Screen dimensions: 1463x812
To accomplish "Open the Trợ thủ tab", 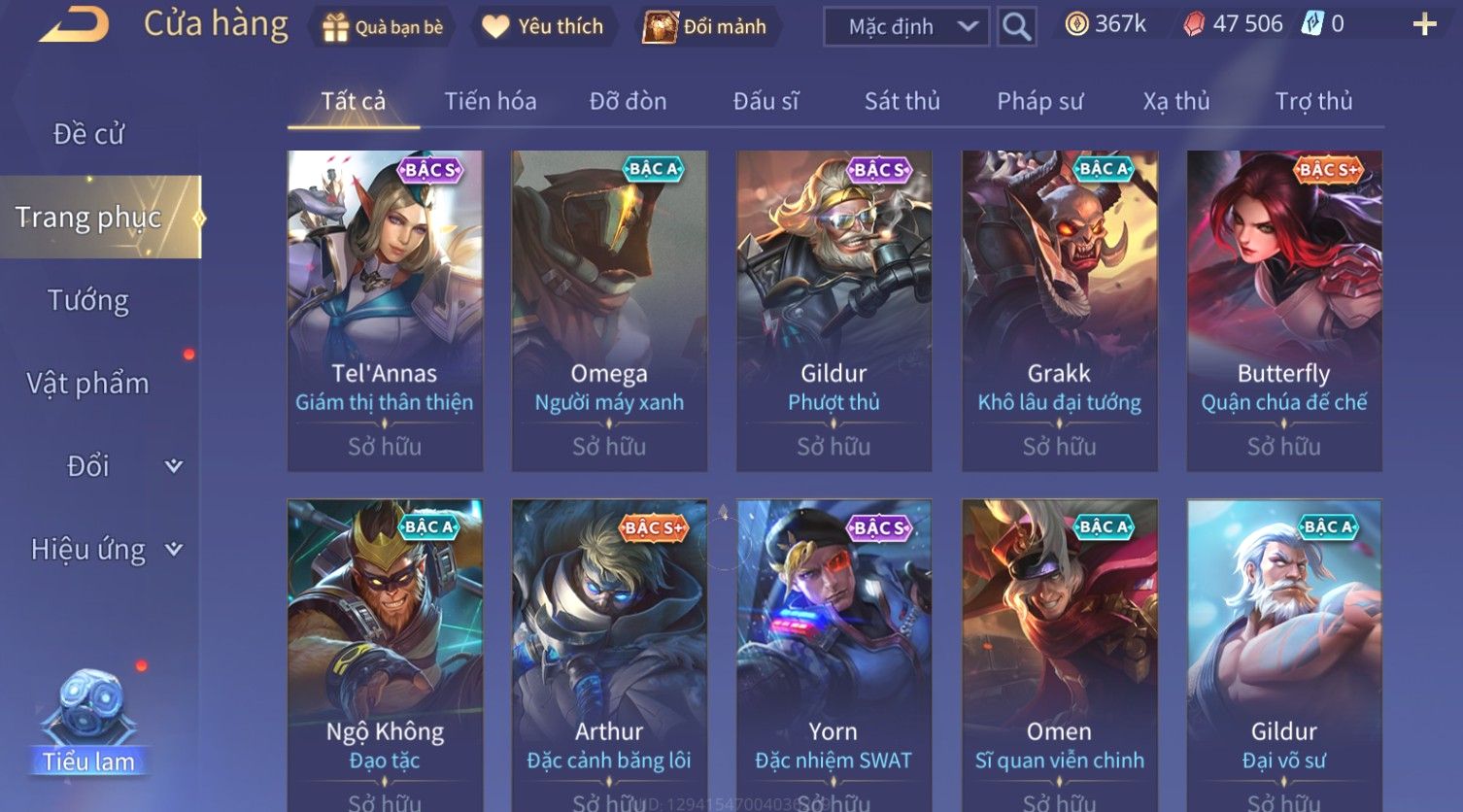I will (1313, 101).
